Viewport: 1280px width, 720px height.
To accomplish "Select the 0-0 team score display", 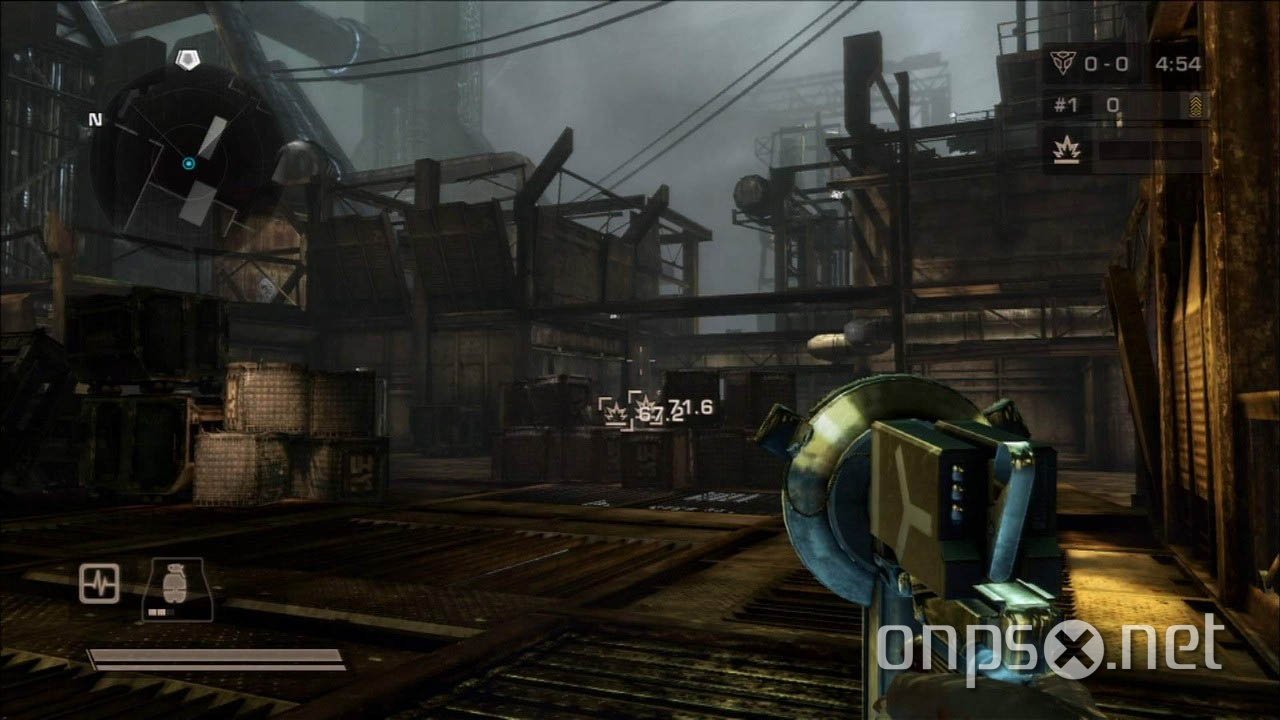I will tap(1108, 63).
